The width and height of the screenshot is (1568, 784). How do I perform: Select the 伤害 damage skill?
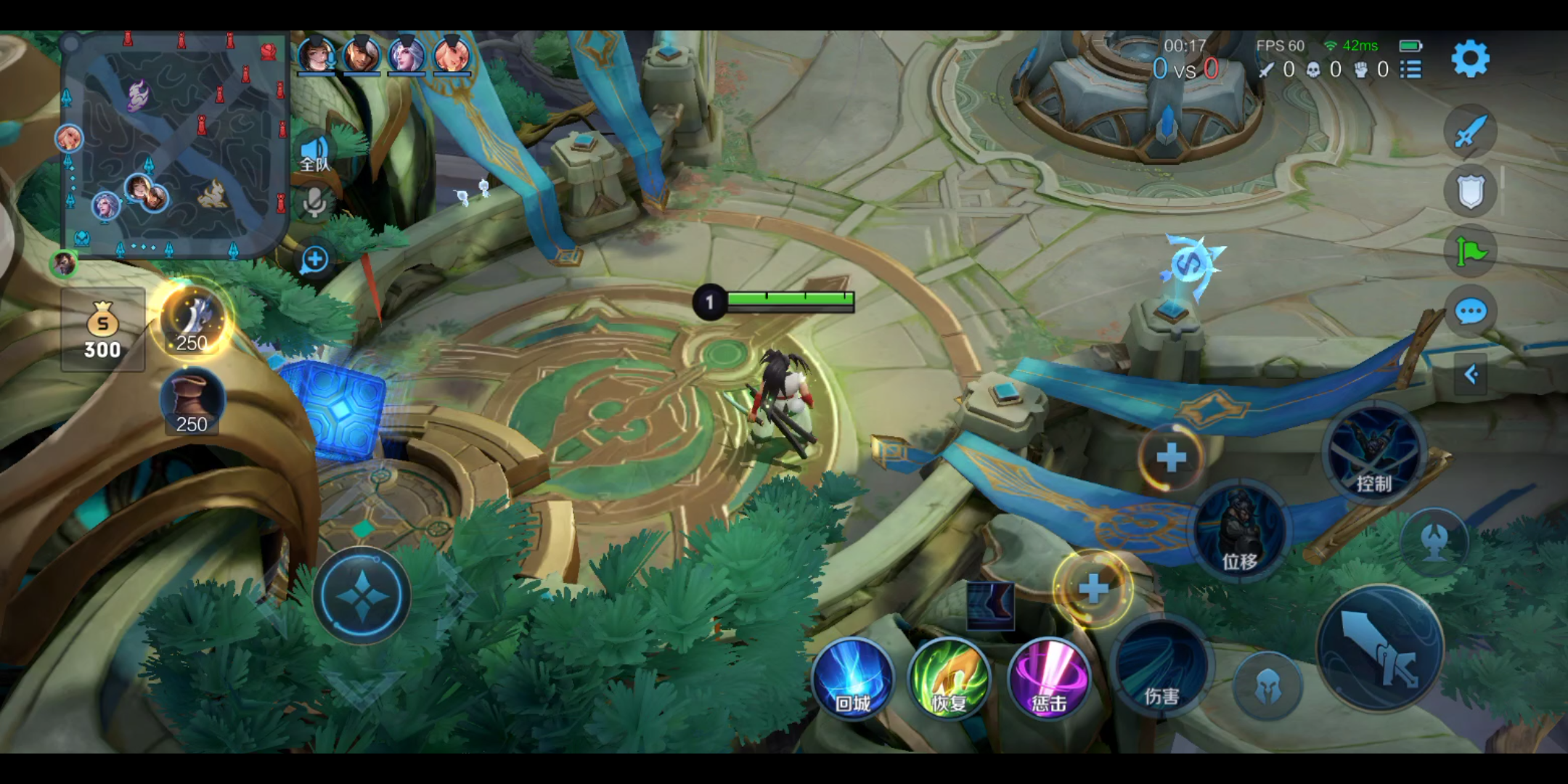[1161, 668]
